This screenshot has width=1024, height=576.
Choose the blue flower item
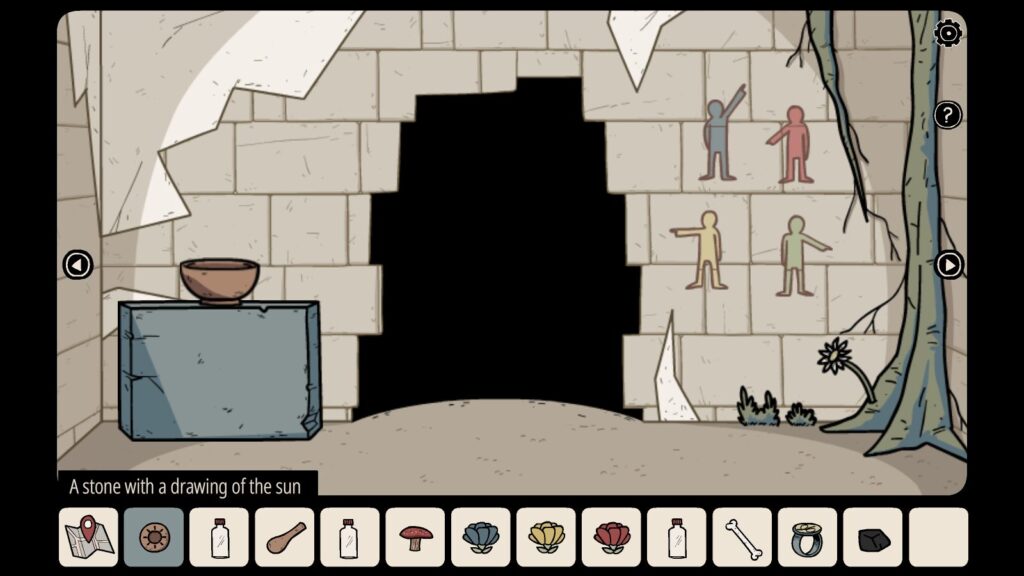(x=481, y=537)
